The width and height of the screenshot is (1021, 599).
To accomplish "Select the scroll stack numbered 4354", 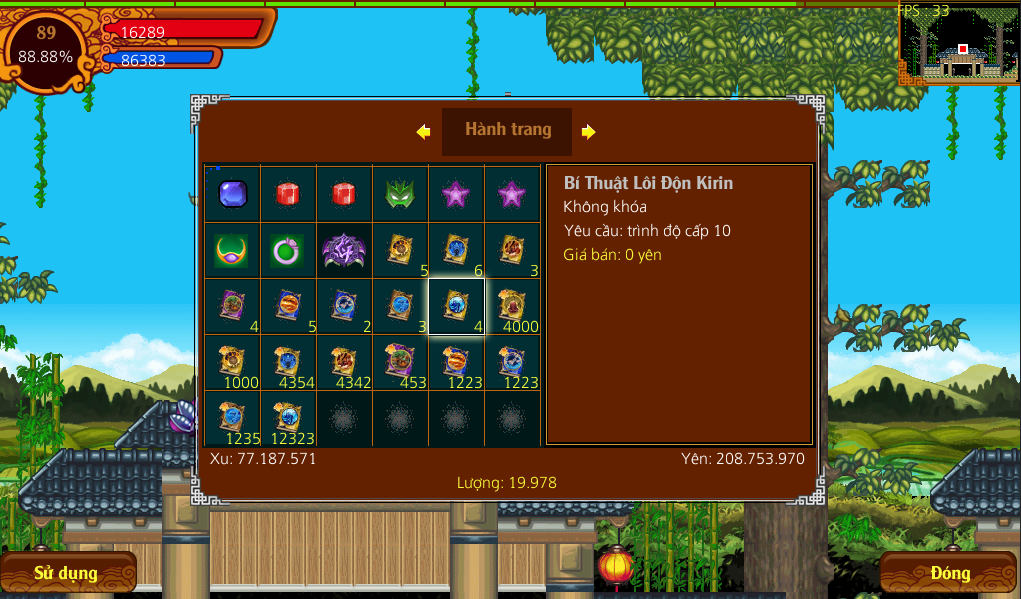I will coord(288,362).
